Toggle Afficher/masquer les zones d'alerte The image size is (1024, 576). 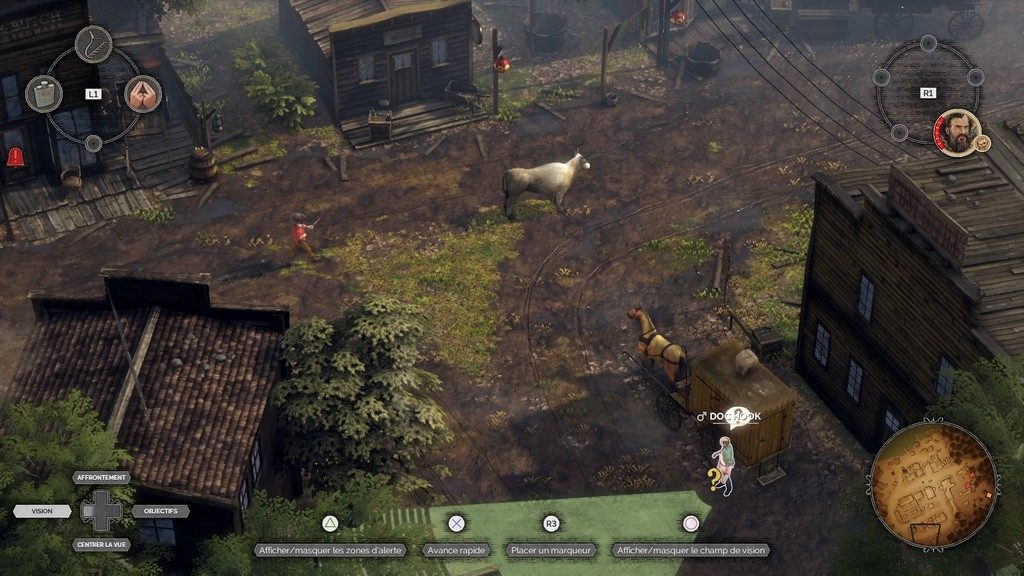[x=329, y=550]
